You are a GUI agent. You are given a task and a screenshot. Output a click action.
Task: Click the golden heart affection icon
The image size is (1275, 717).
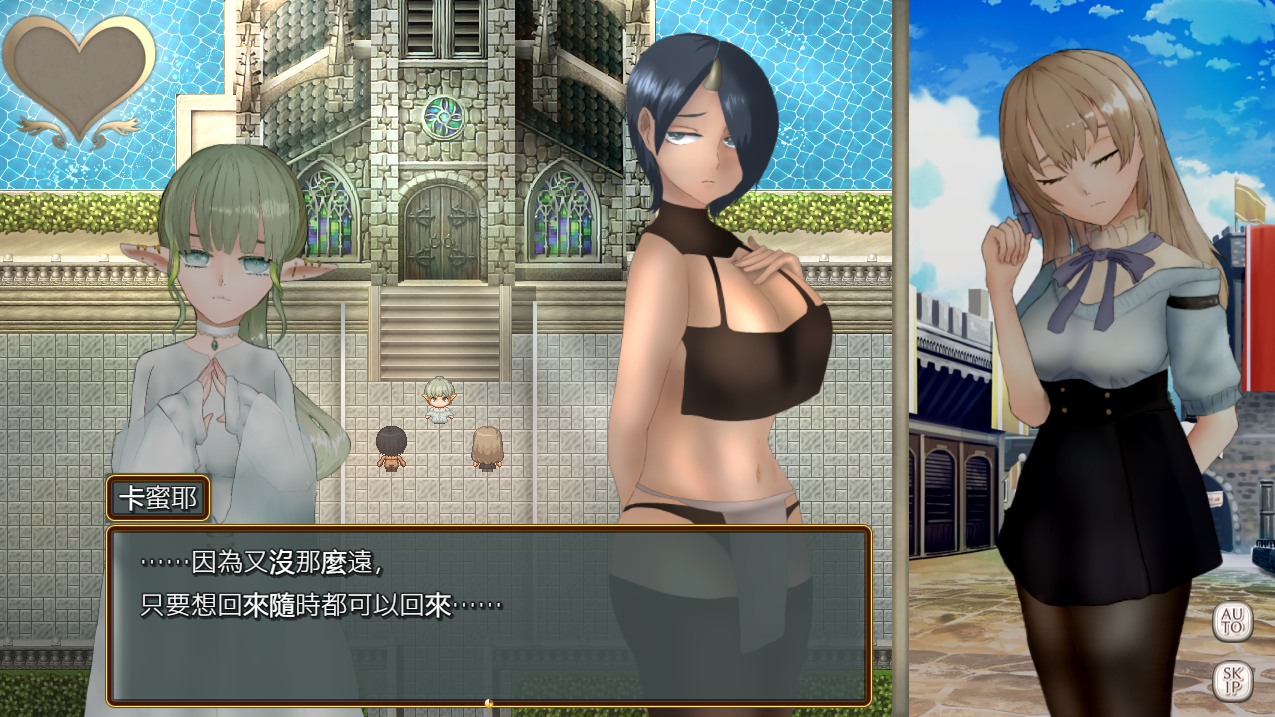(x=80, y=75)
